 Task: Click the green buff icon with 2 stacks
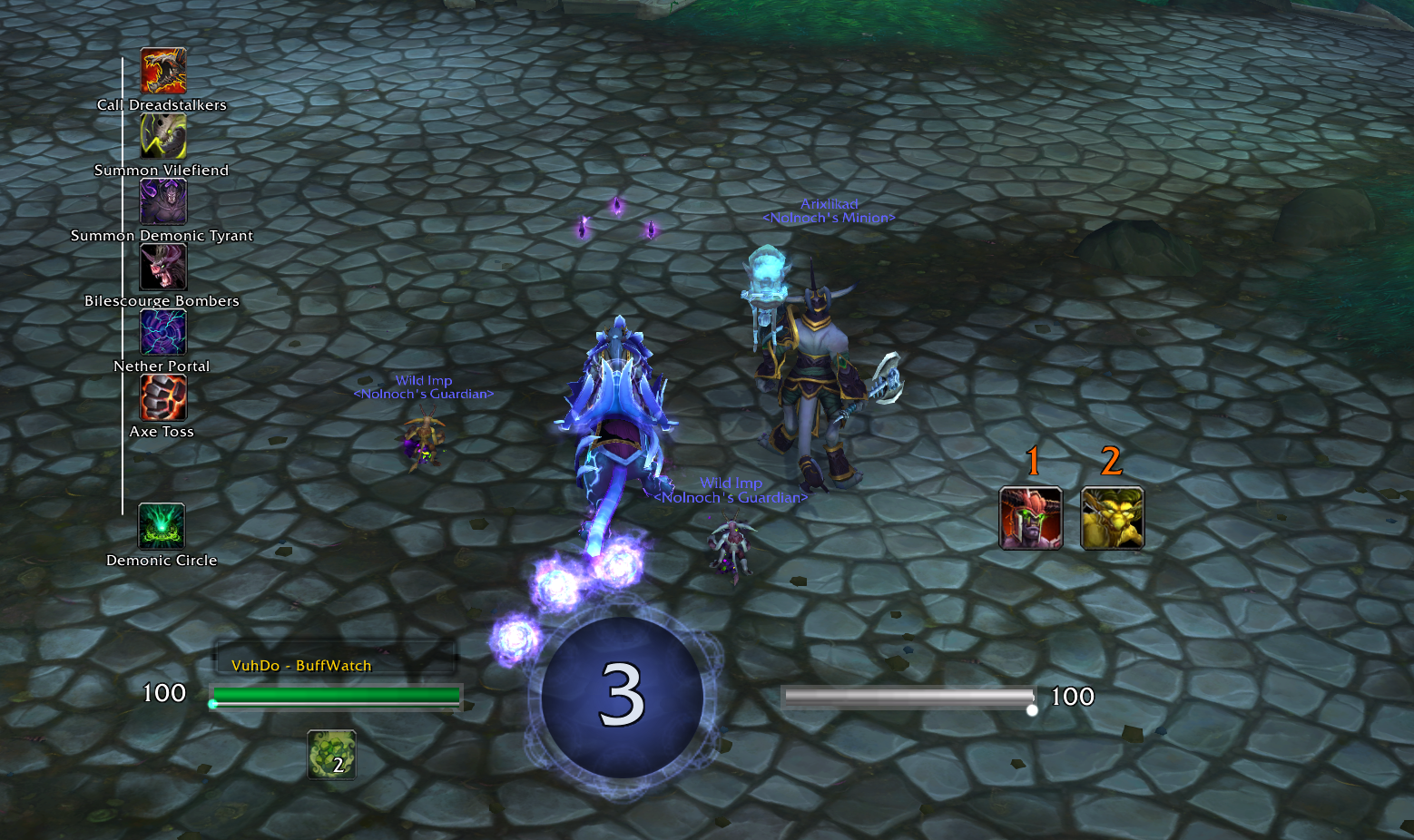click(331, 755)
